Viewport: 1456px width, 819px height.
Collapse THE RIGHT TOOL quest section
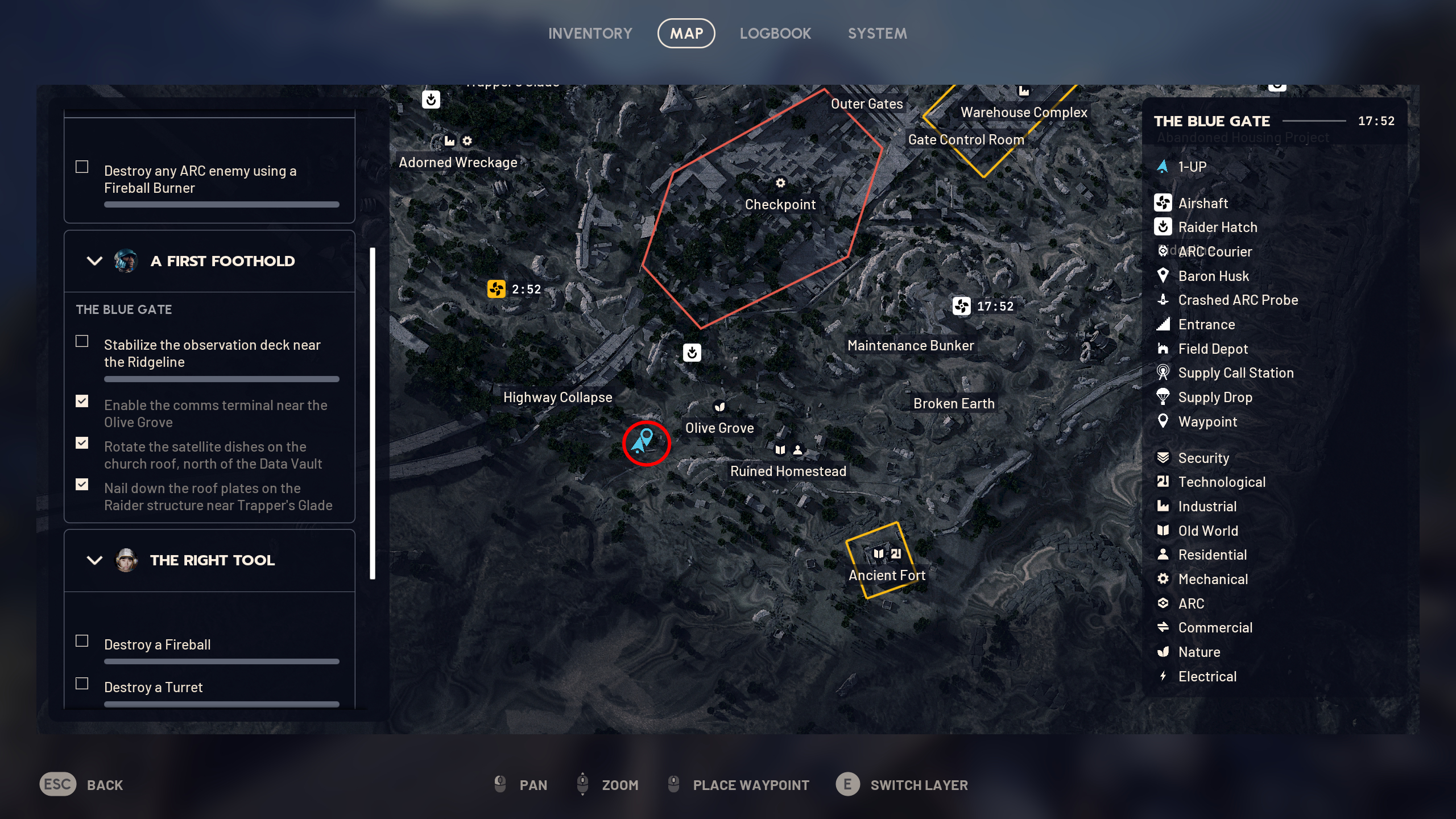94,560
